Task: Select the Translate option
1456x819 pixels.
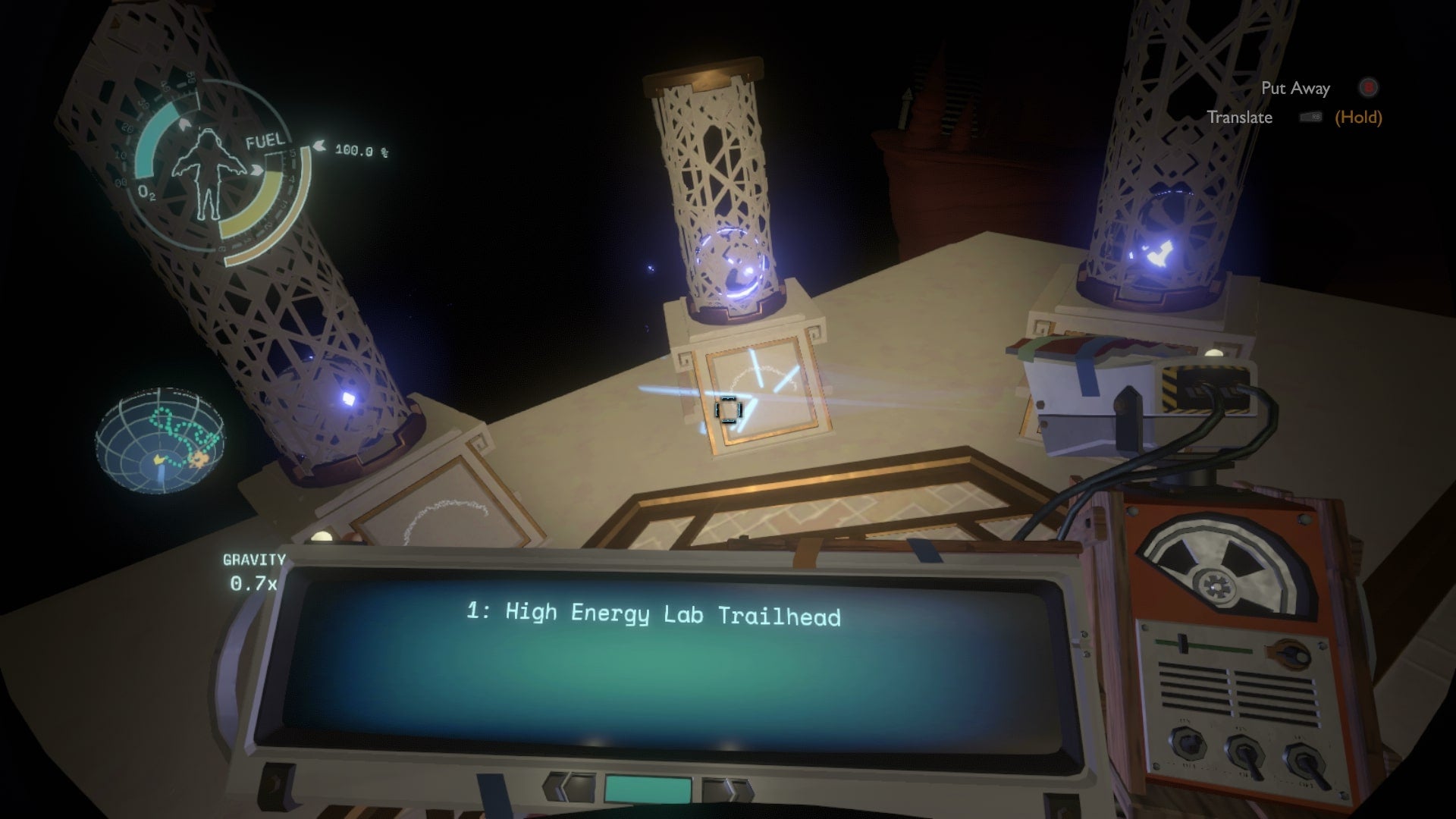Action: pos(1241,118)
